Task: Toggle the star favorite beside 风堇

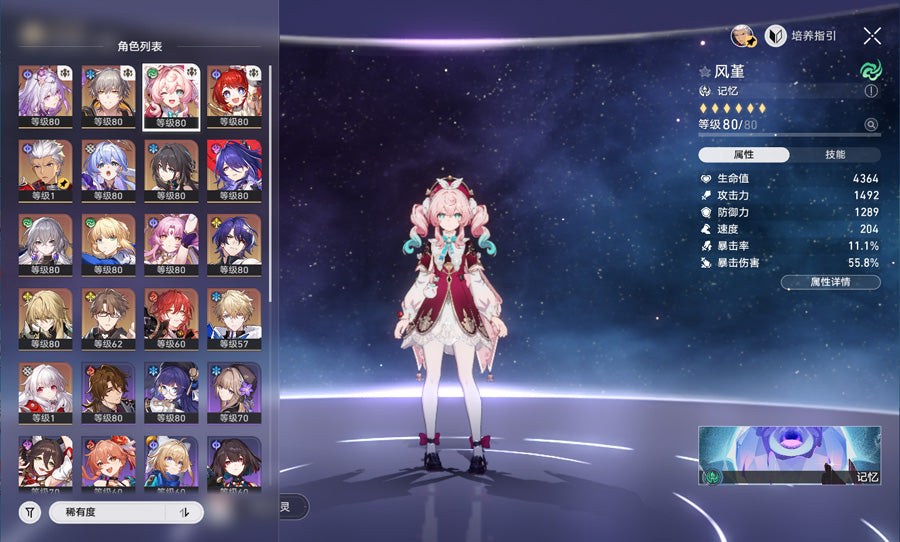Action: pos(705,72)
